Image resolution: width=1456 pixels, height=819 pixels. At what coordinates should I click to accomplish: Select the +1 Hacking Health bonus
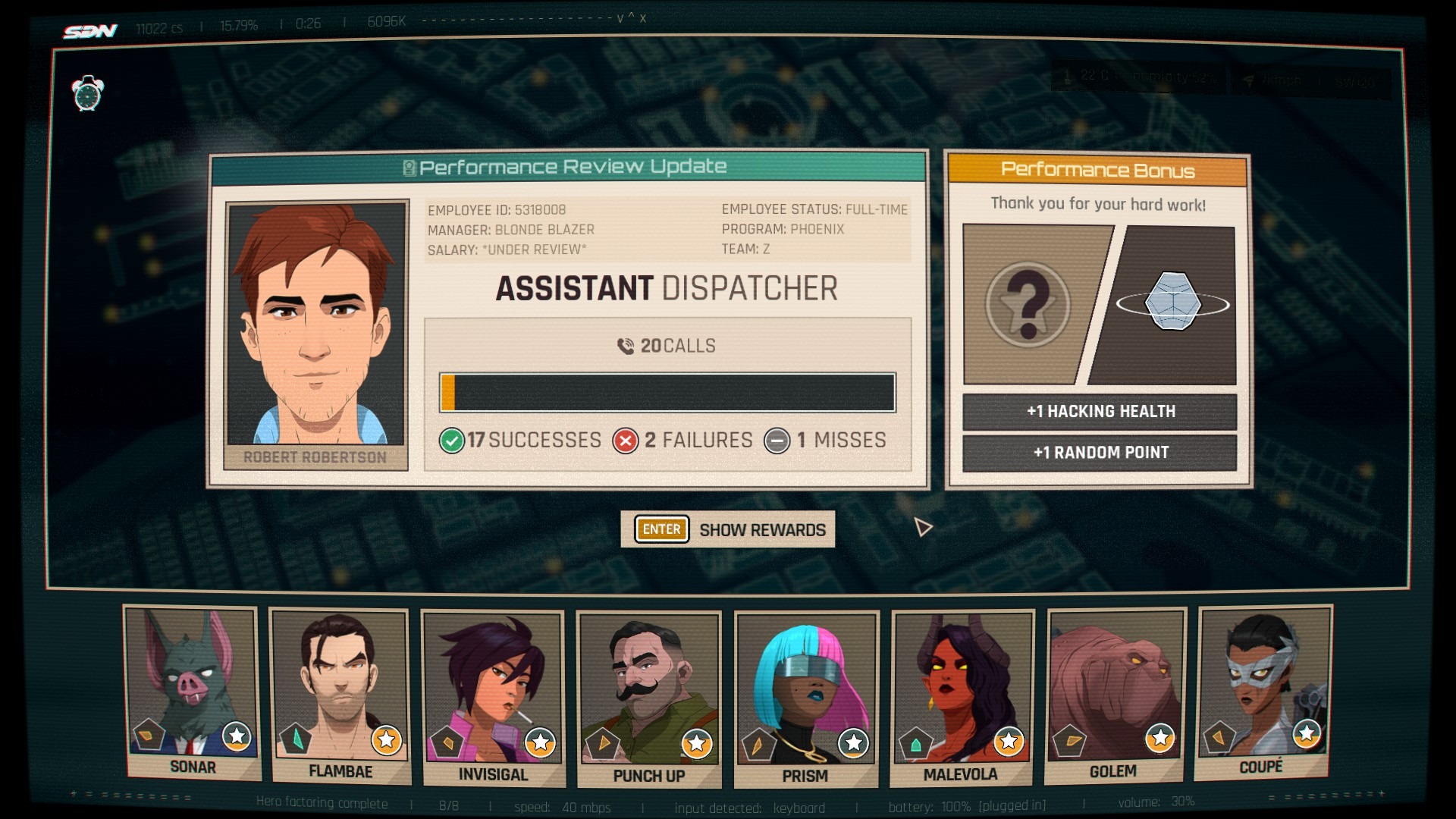[x=1100, y=412]
